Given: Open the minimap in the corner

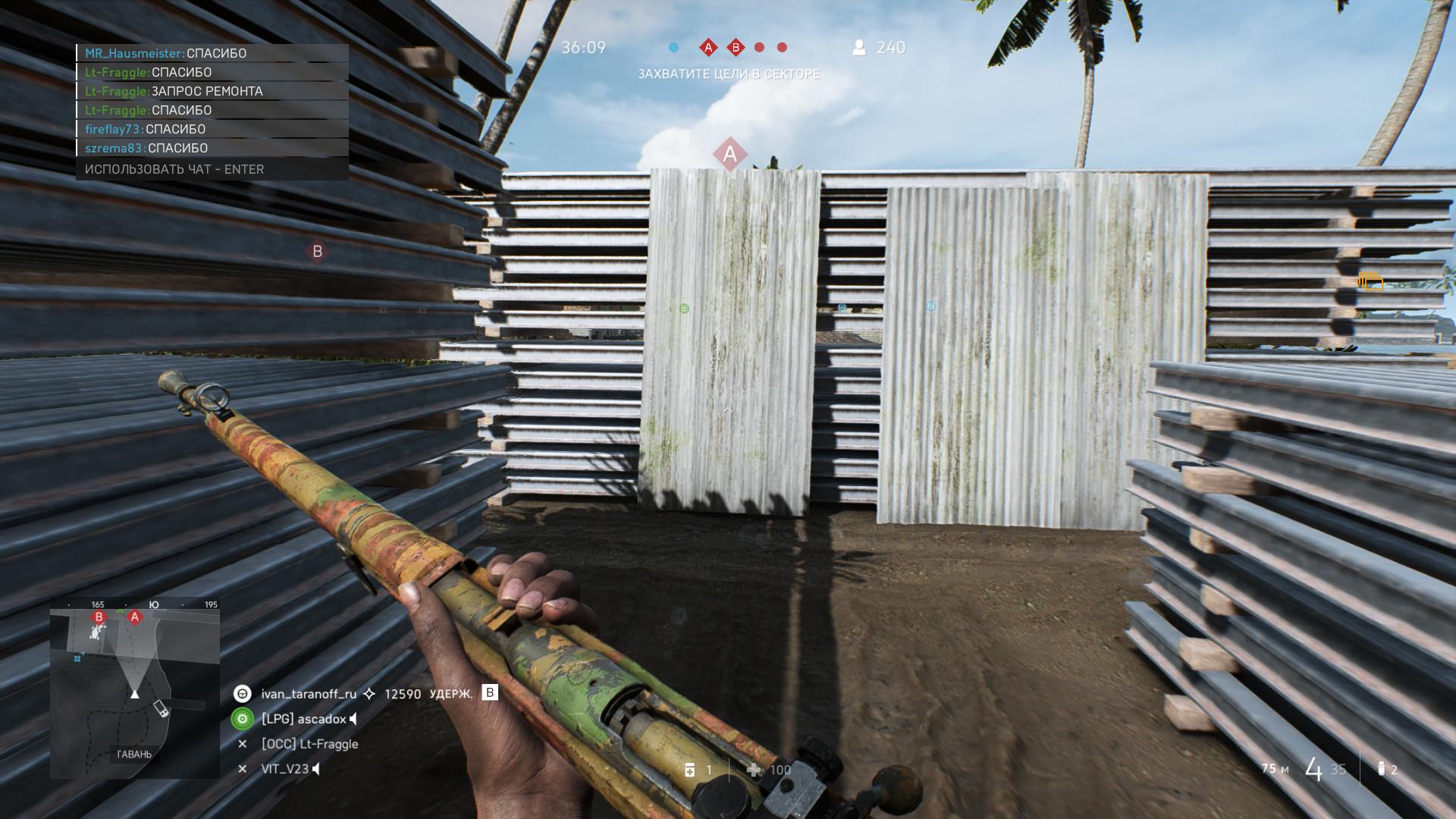Looking at the screenshot, I should click(x=135, y=689).
